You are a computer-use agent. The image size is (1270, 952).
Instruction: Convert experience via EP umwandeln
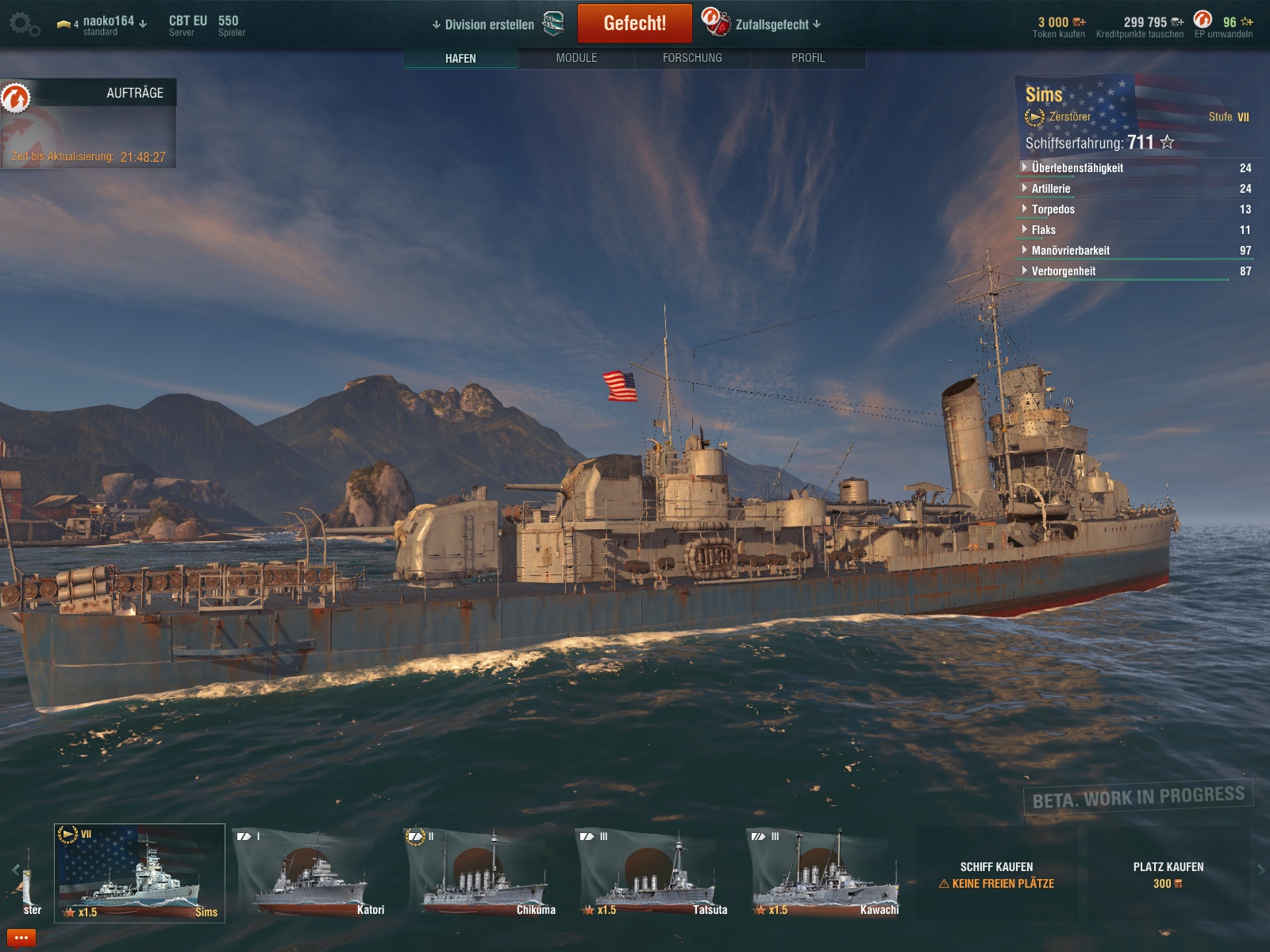1223,26
